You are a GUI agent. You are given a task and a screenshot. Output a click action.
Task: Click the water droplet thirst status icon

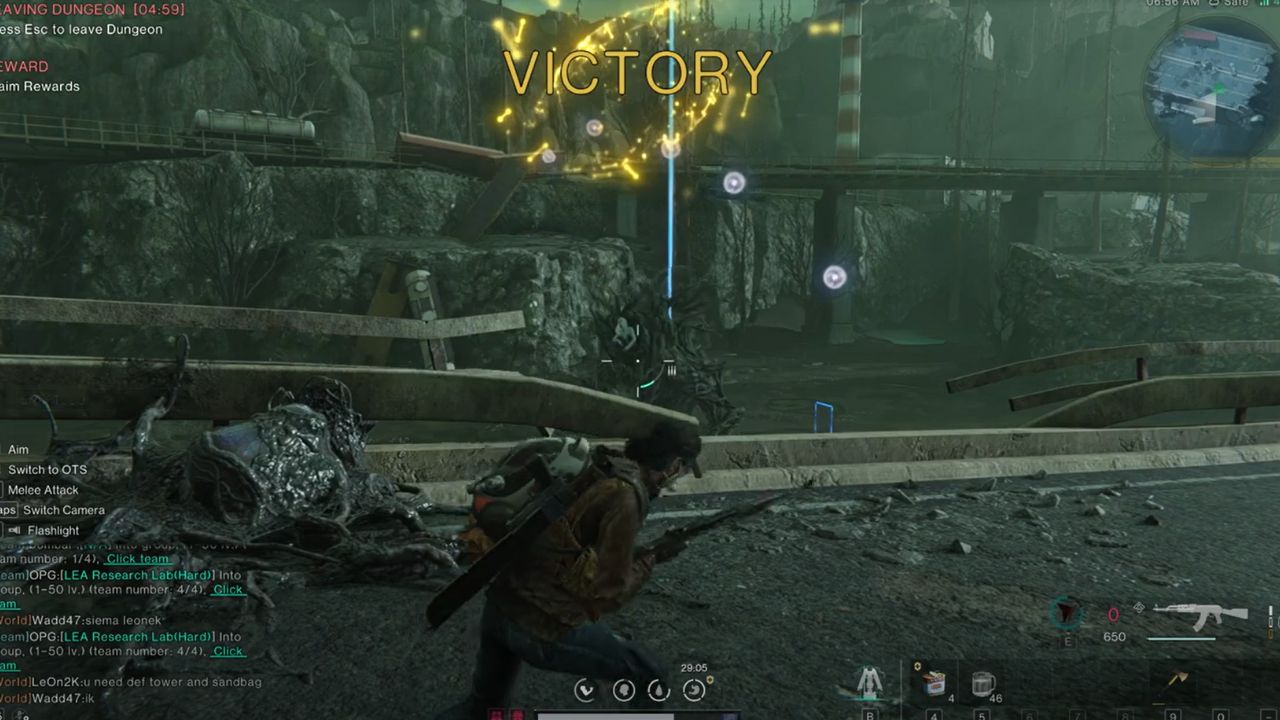pyautogui.click(x=659, y=689)
